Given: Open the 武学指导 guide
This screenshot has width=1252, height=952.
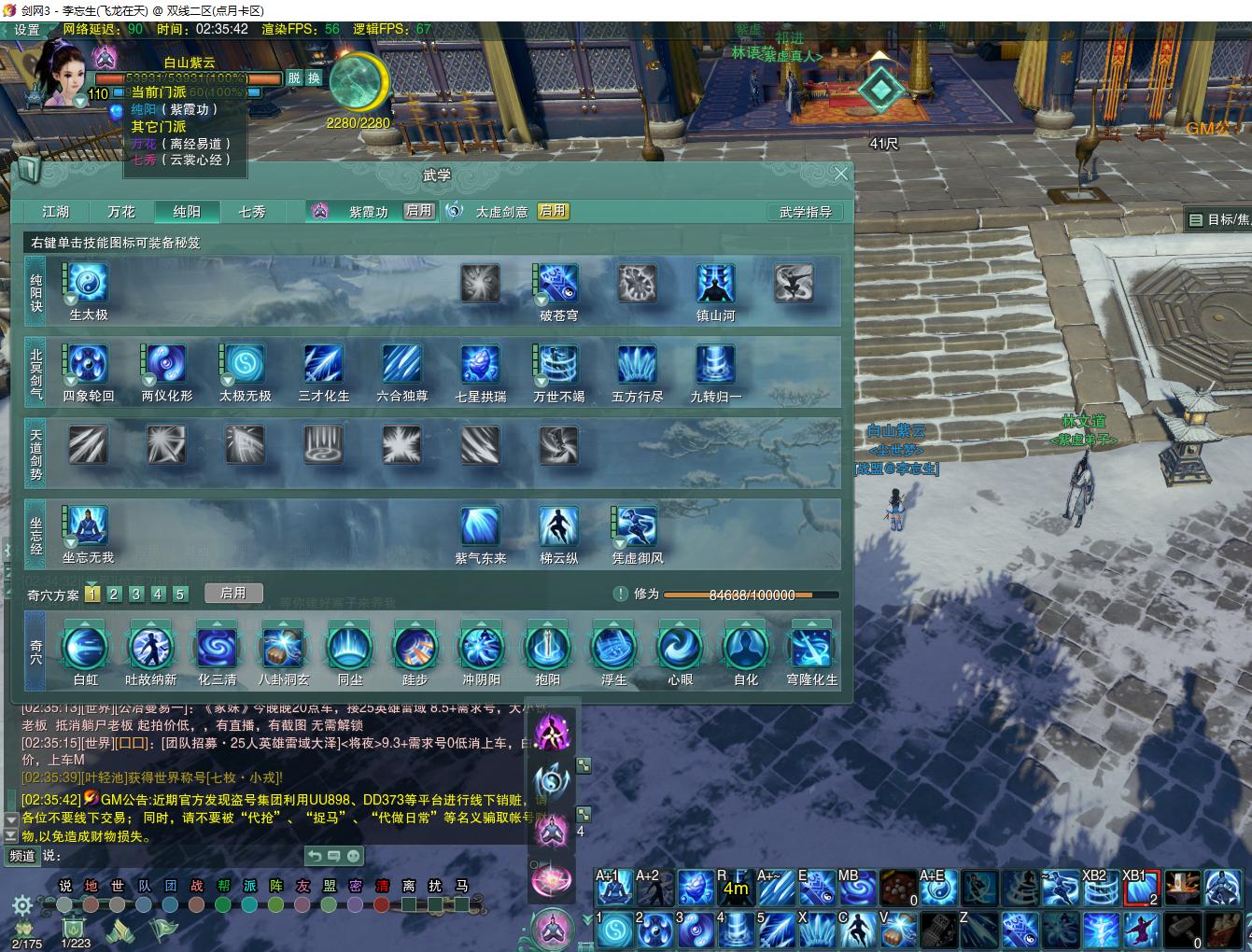Looking at the screenshot, I should click(x=805, y=212).
